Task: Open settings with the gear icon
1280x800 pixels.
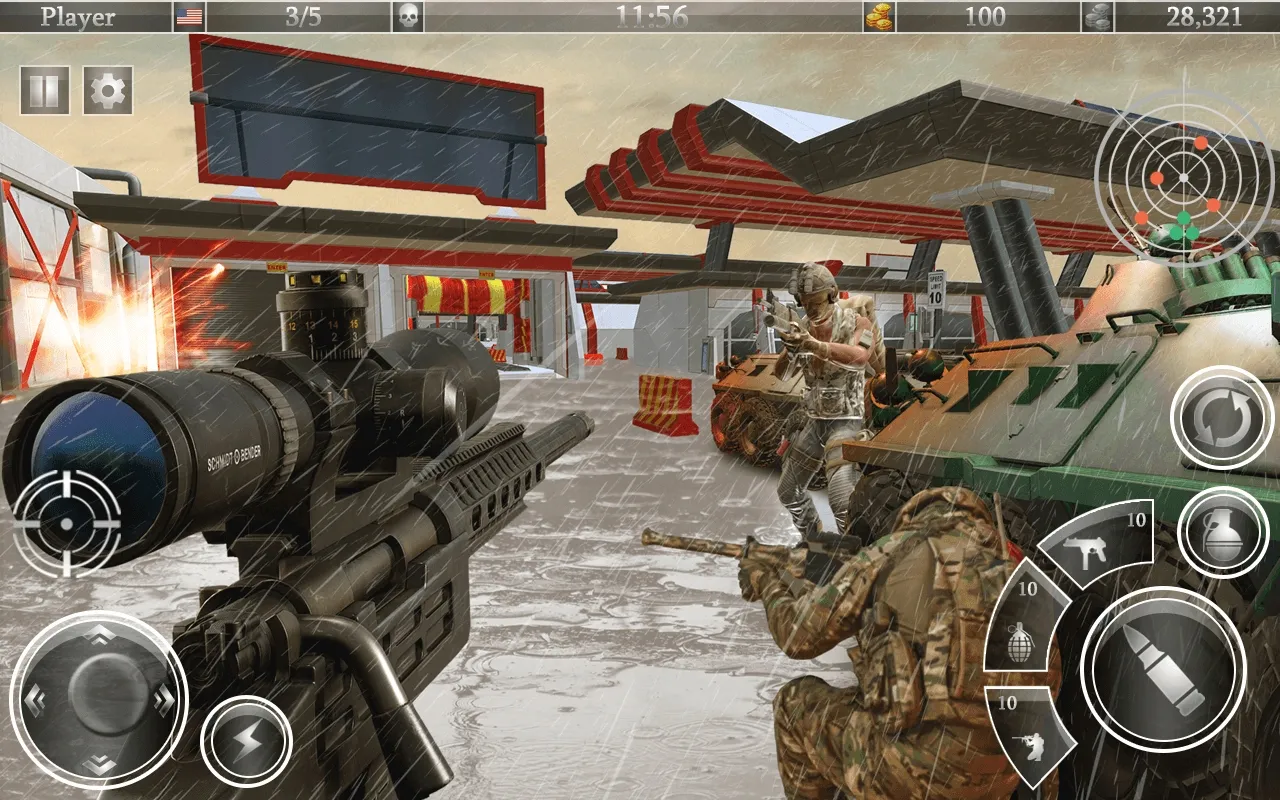Action: click(x=108, y=91)
